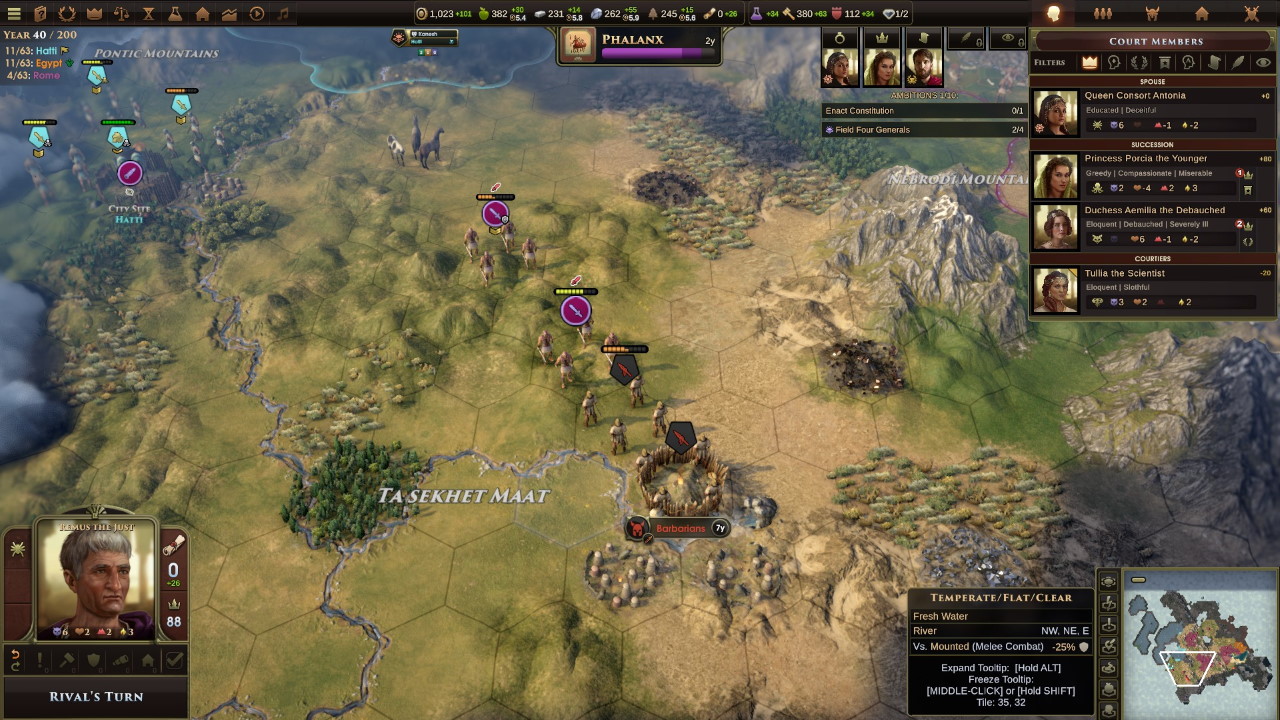Open the laurel wreath screen
This screenshot has height=720, width=1280.
67,14
